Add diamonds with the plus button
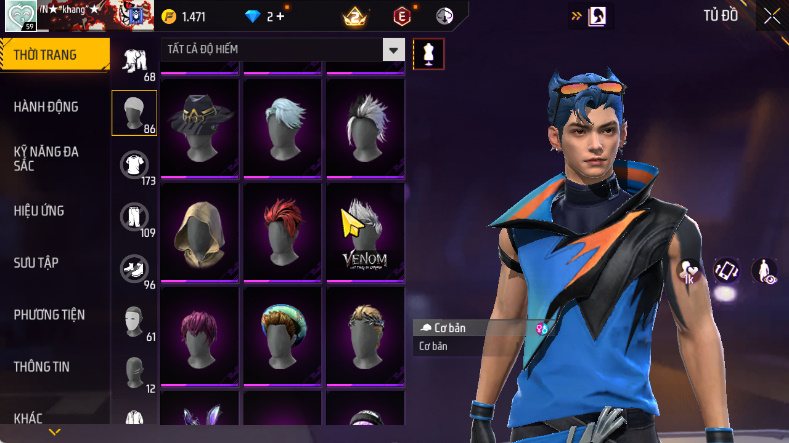The width and height of the screenshot is (789, 443). coord(279,17)
